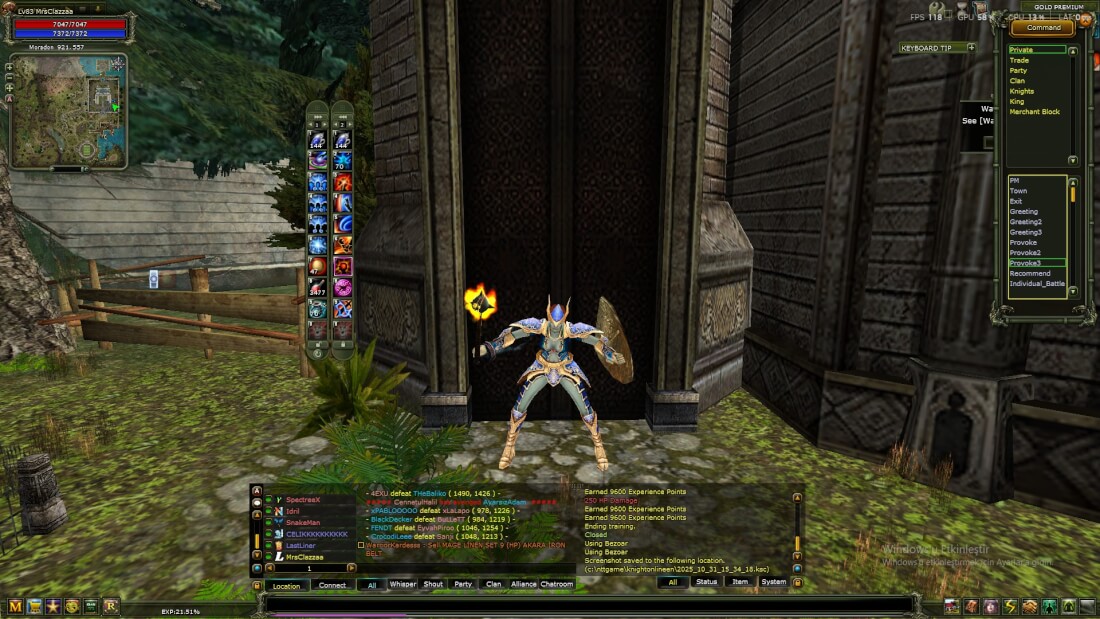Screen dimensions: 1100x619
Task: Click the Connect button
Action: [332, 586]
